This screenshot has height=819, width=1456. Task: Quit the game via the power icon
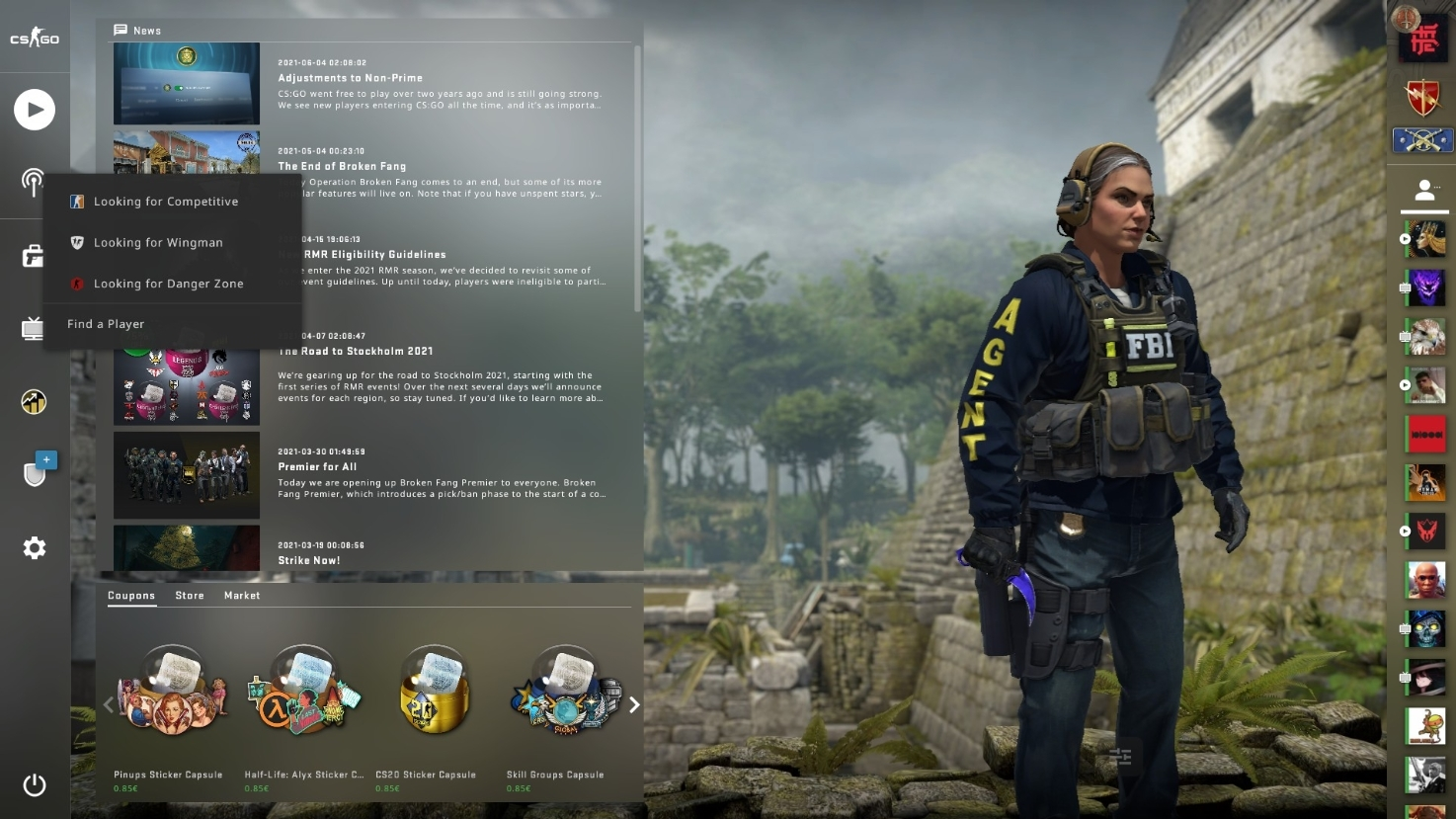35,785
